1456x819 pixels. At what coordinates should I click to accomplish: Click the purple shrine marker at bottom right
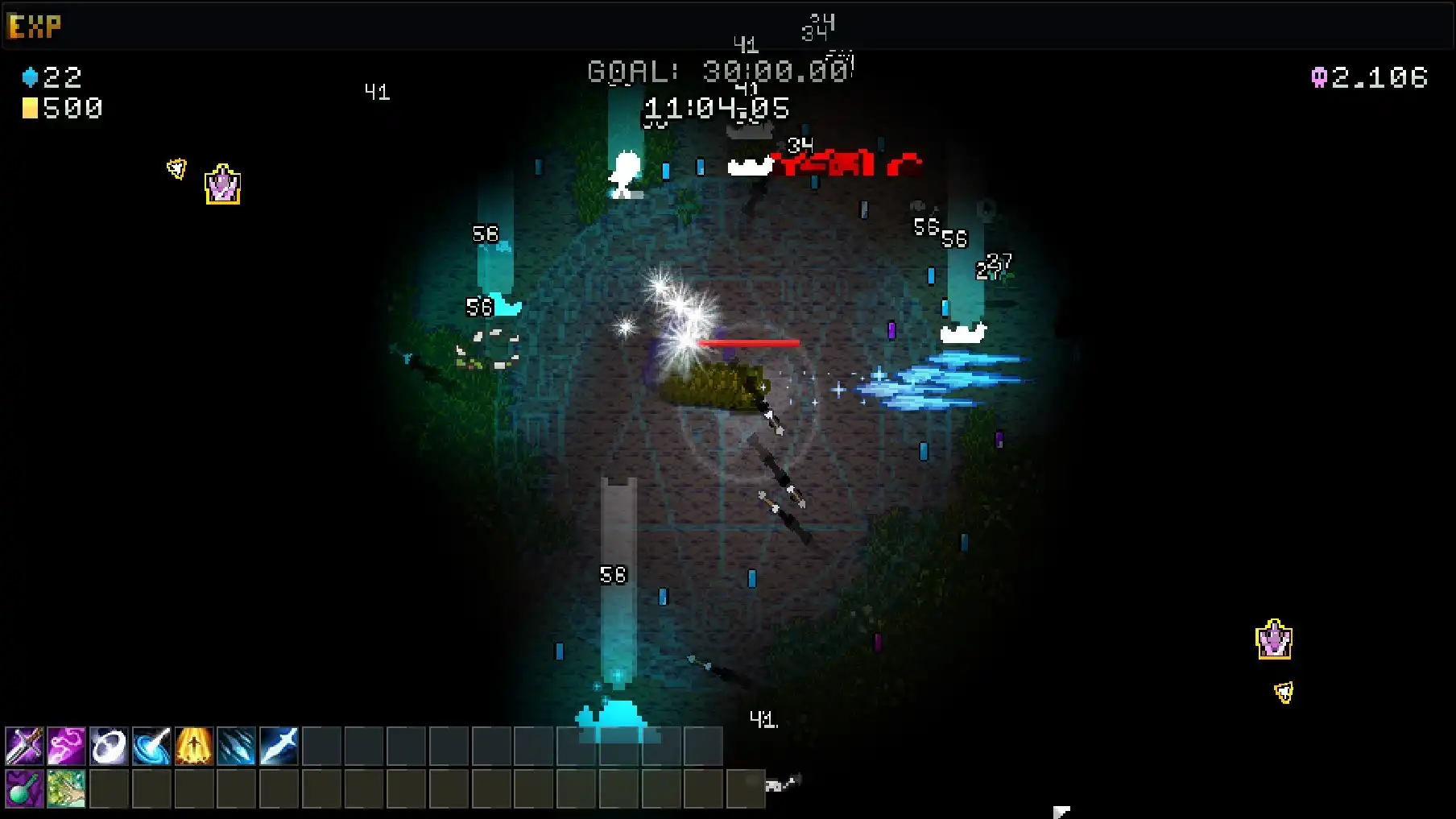click(x=1274, y=641)
